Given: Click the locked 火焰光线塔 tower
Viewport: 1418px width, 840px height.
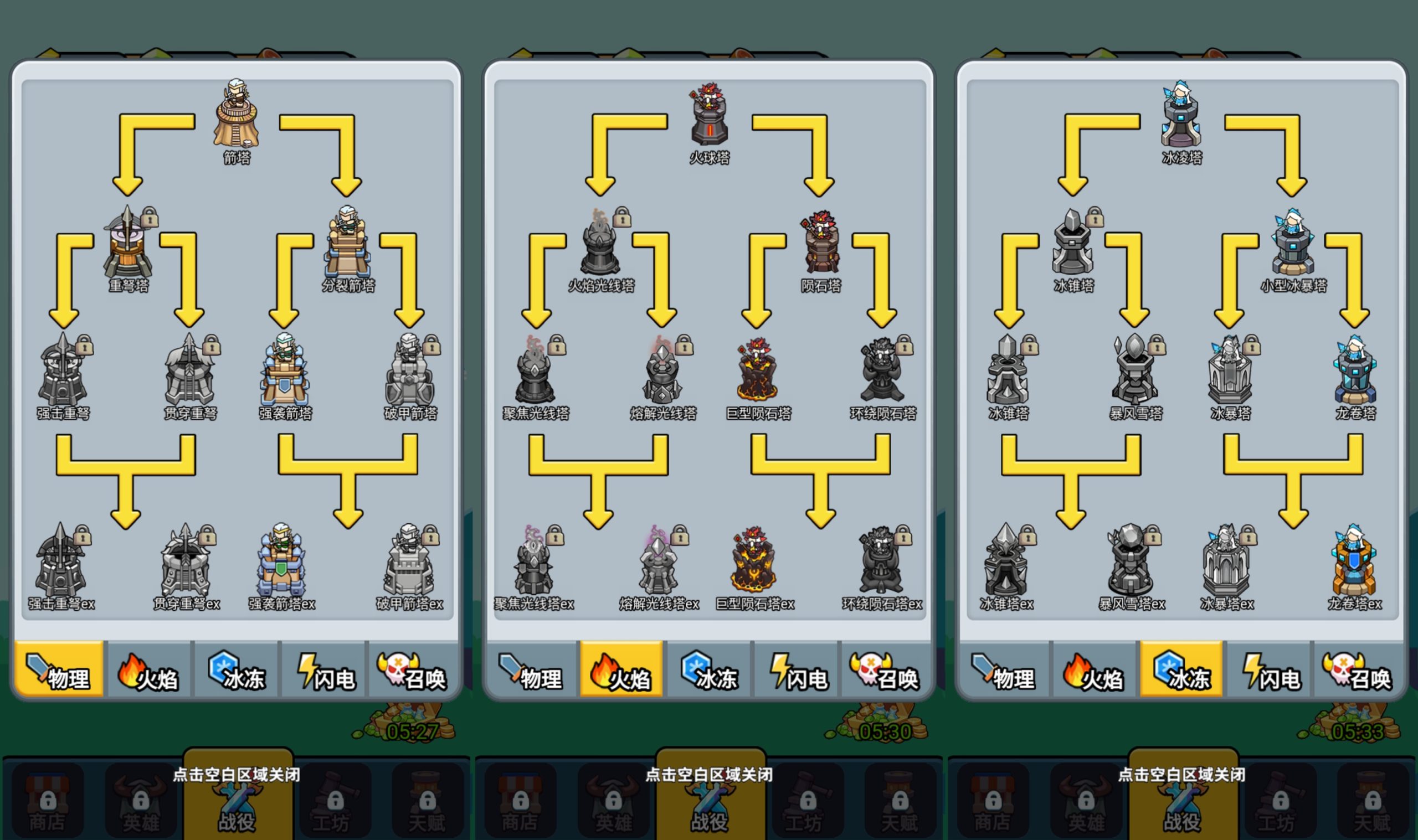Looking at the screenshot, I should [x=601, y=244].
